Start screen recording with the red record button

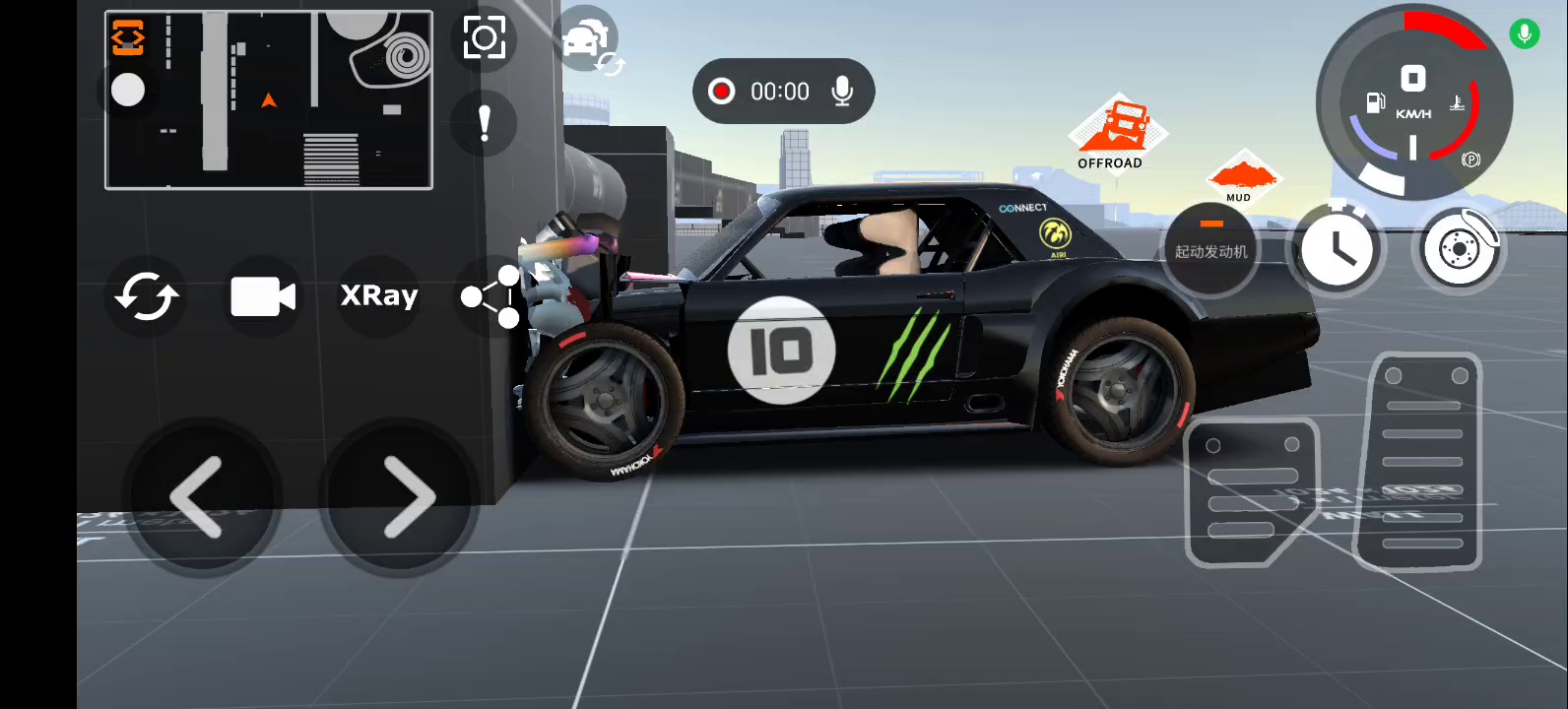click(x=721, y=92)
